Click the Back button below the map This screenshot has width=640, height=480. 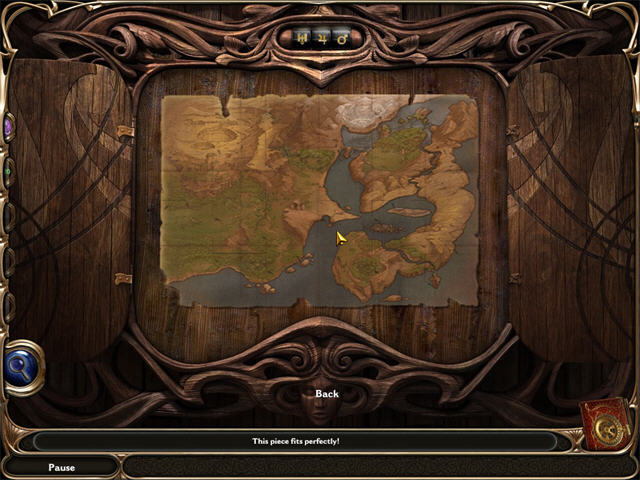[x=327, y=394]
